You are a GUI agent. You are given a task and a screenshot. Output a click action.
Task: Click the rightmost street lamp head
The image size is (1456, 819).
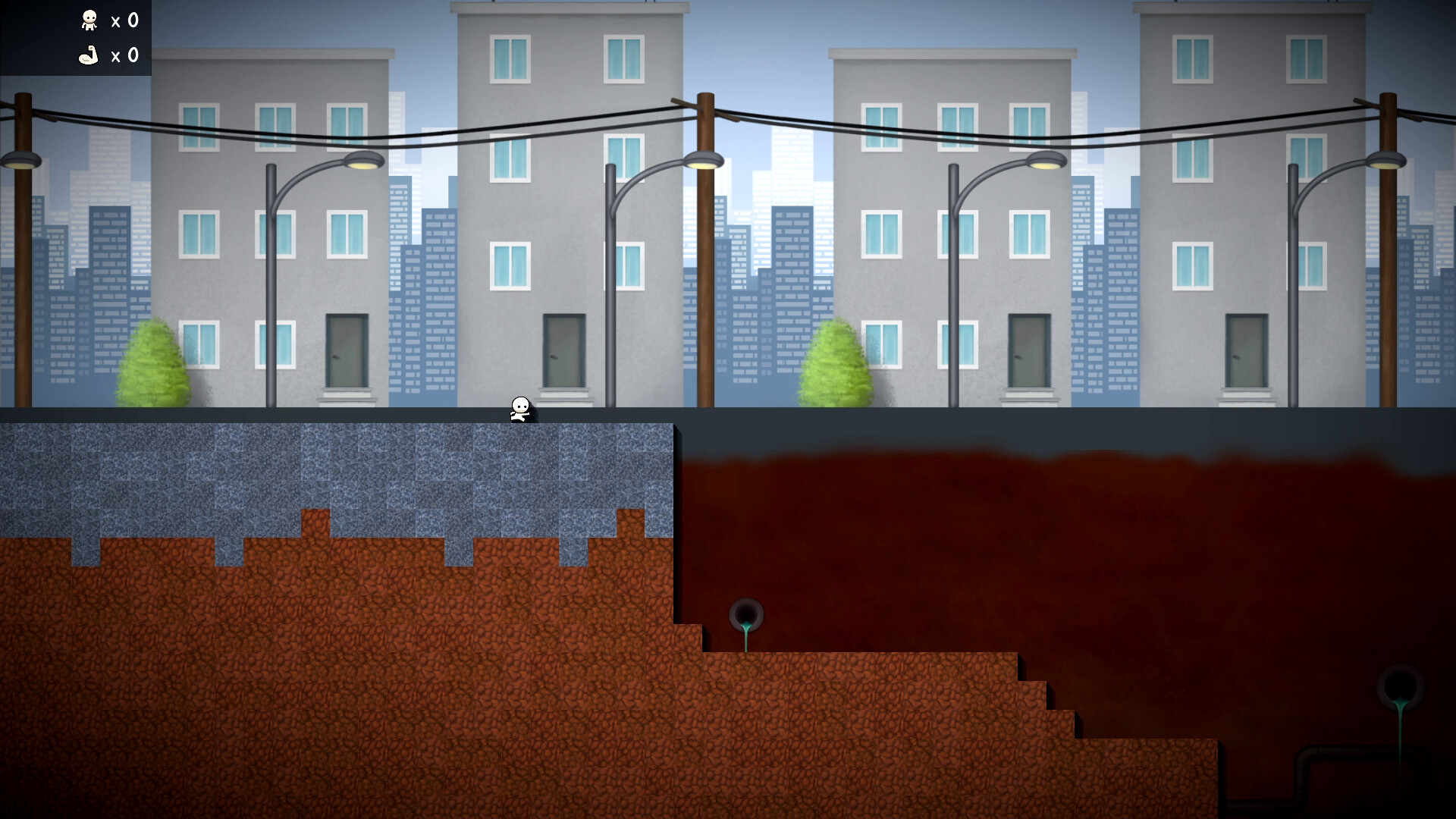pyautogui.click(x=1386, y=160)
